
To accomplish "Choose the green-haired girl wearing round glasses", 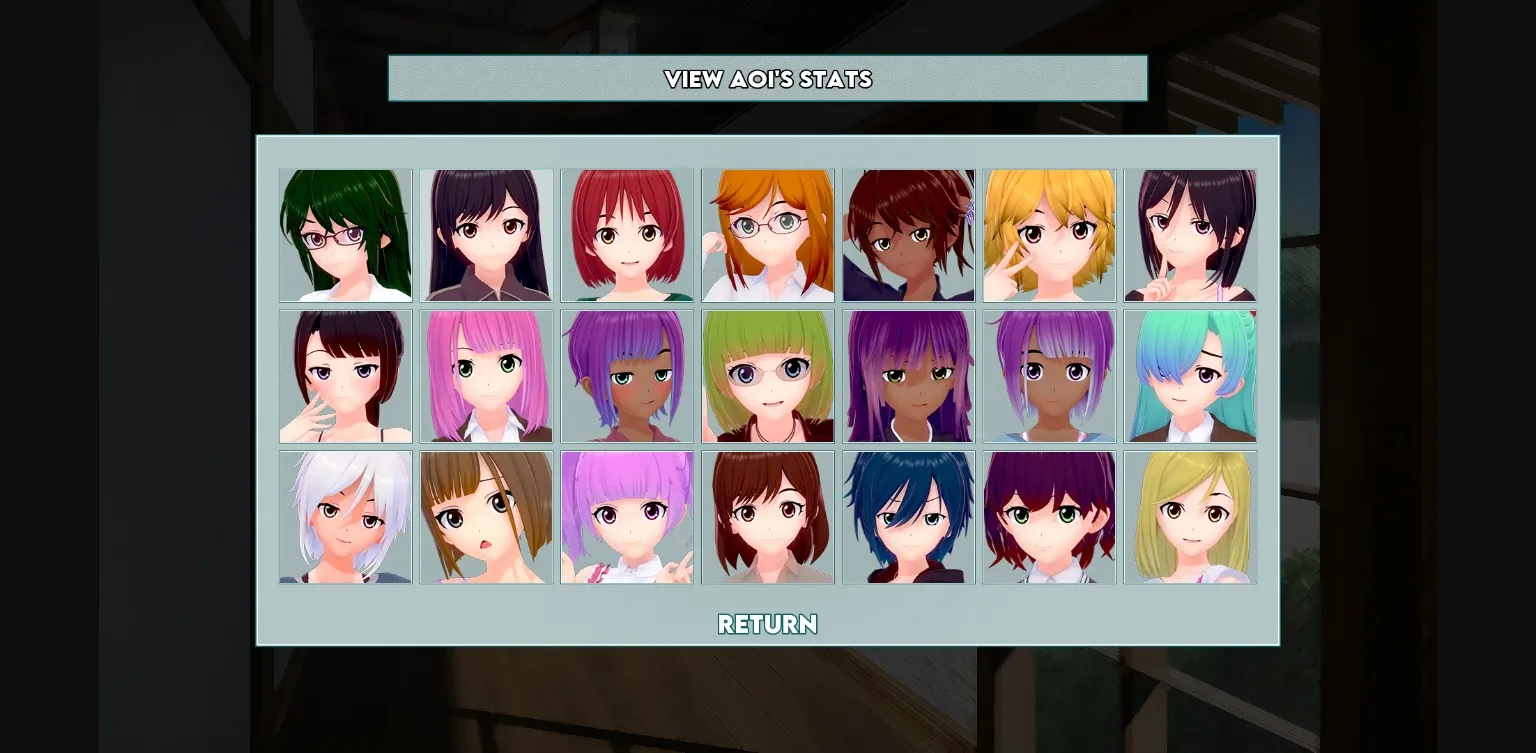I will tap(768, 376).
